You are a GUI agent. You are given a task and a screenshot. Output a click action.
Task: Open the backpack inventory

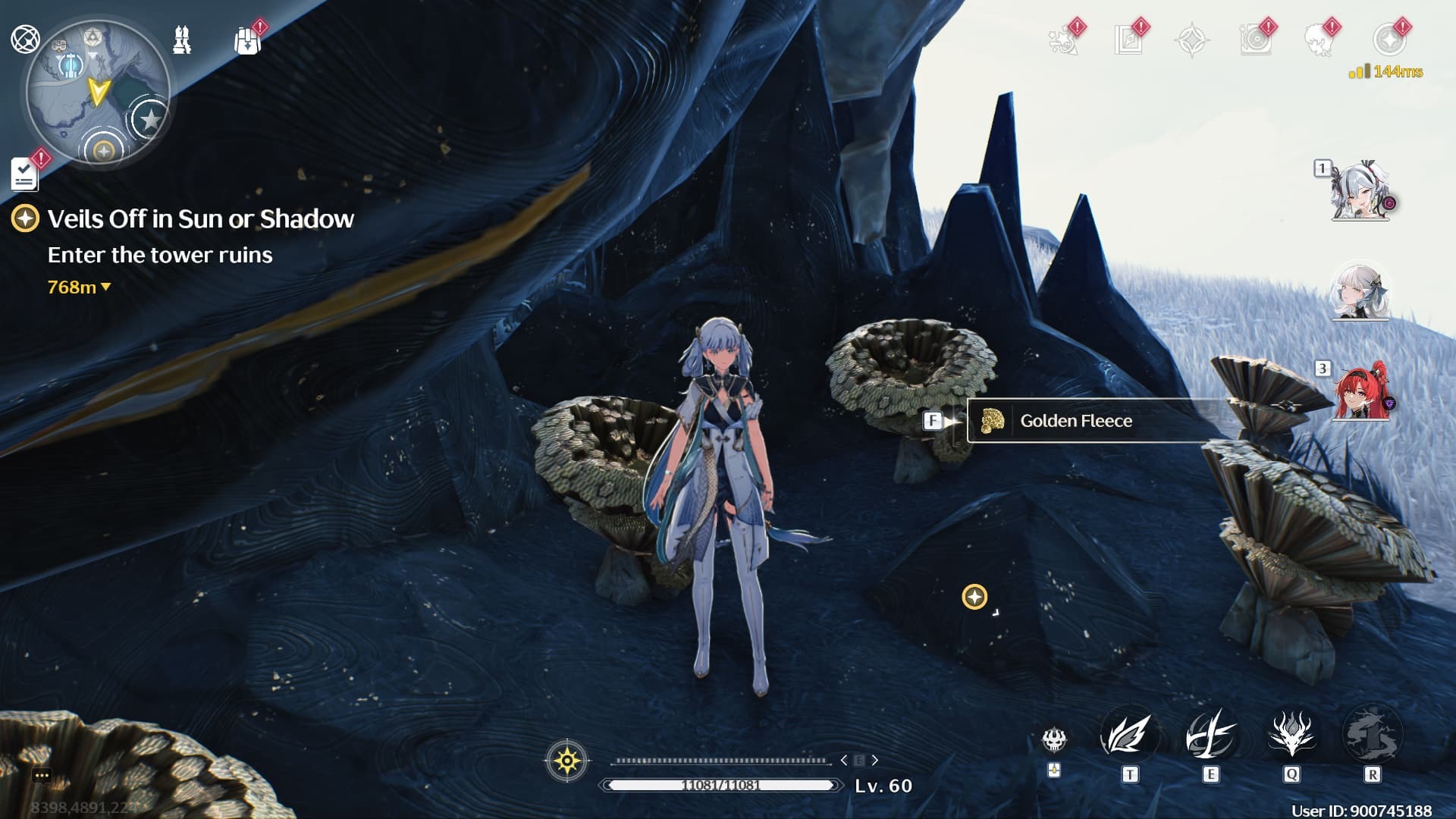247,42
